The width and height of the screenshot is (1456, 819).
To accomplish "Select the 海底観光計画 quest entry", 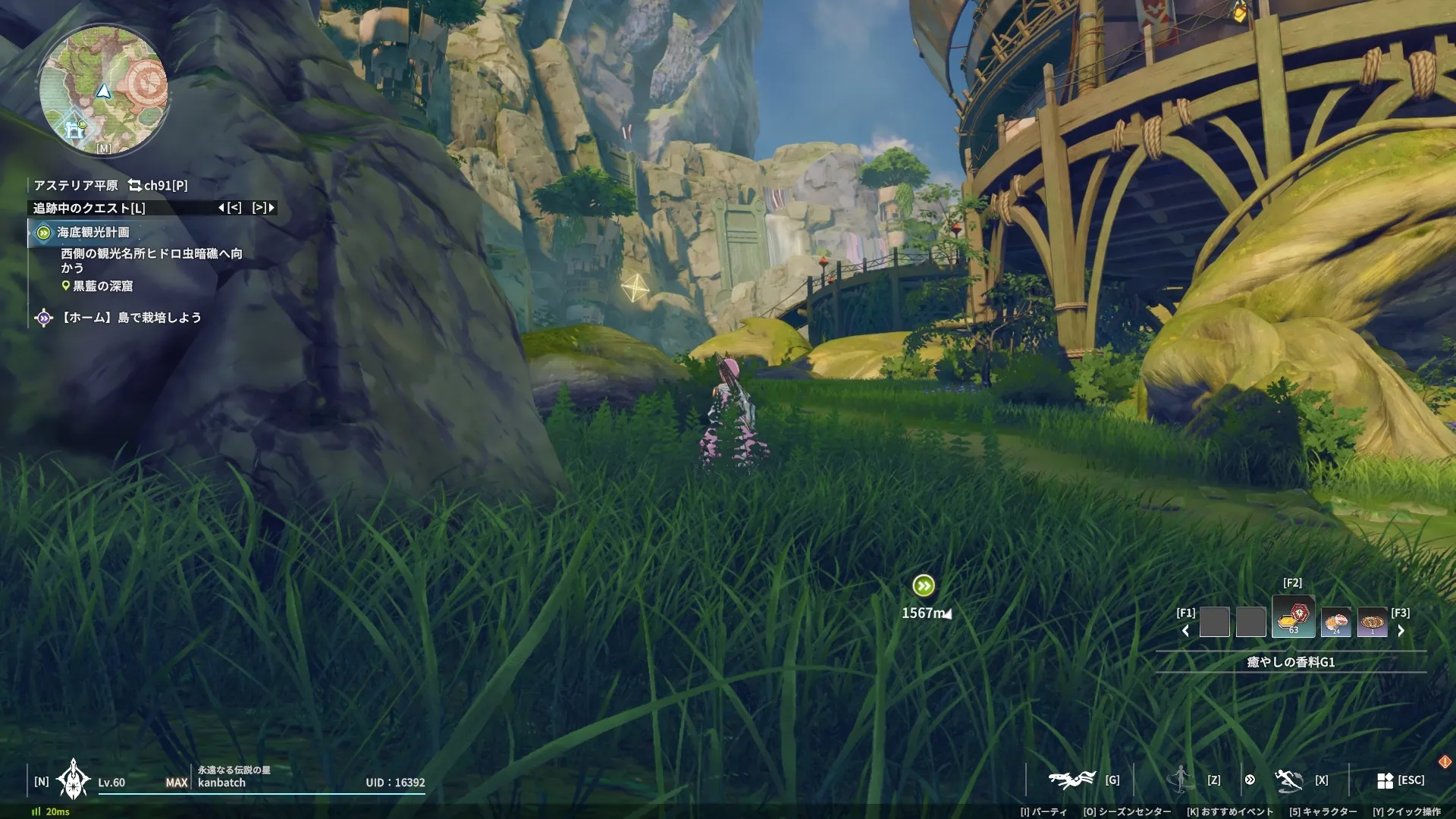I will [x=93, y=233].
